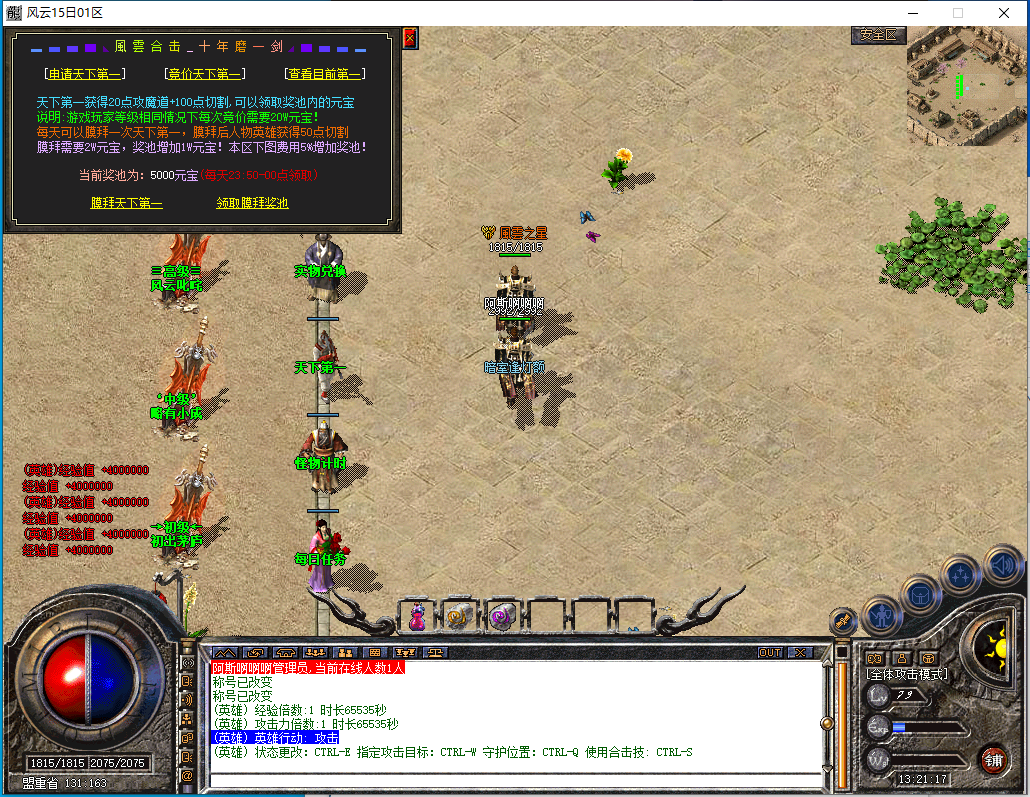
Task: Click the OUT button on chat bar
Action: coord(770,652)
